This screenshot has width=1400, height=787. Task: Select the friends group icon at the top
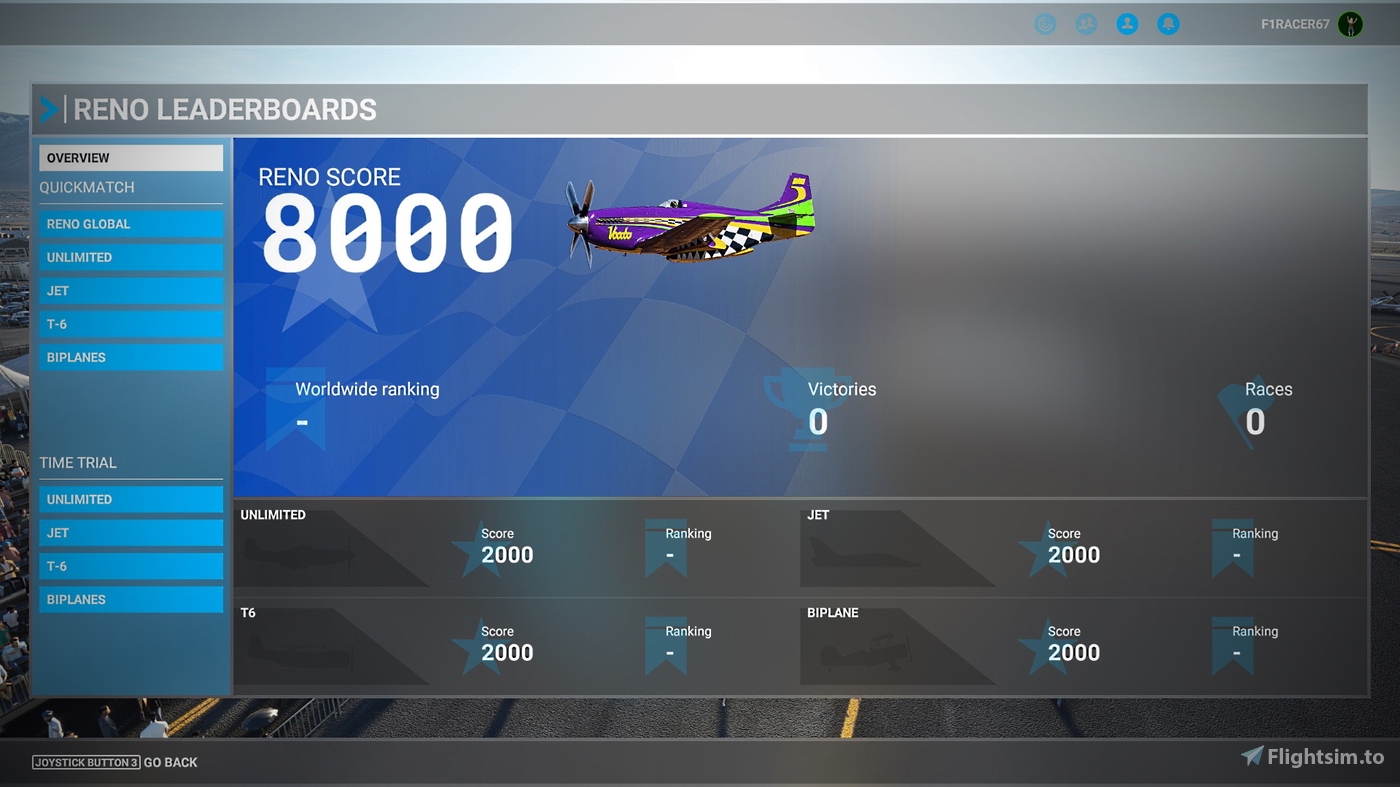(x=1086, y=23)
